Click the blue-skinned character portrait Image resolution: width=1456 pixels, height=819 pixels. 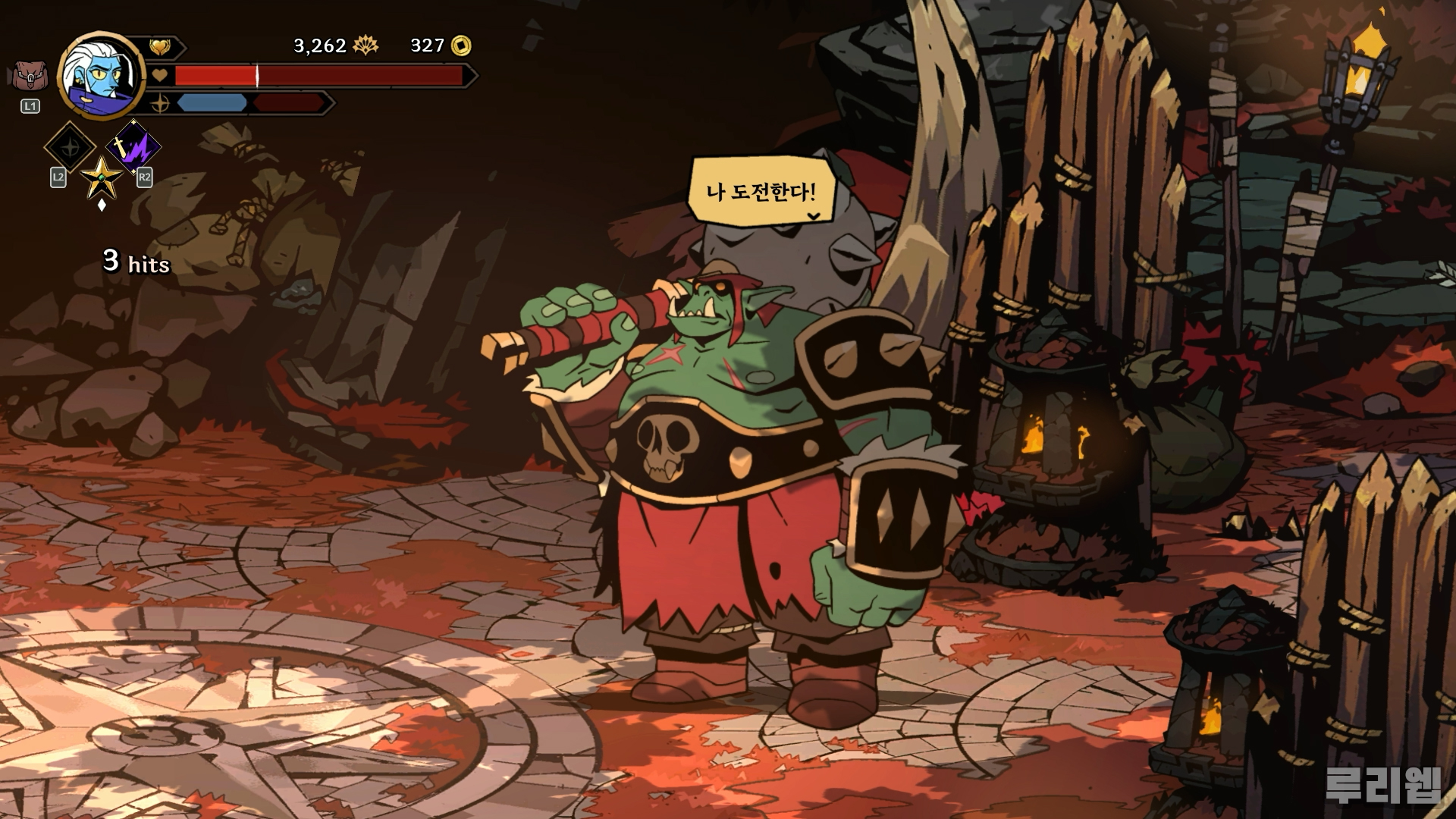(102, 72)
